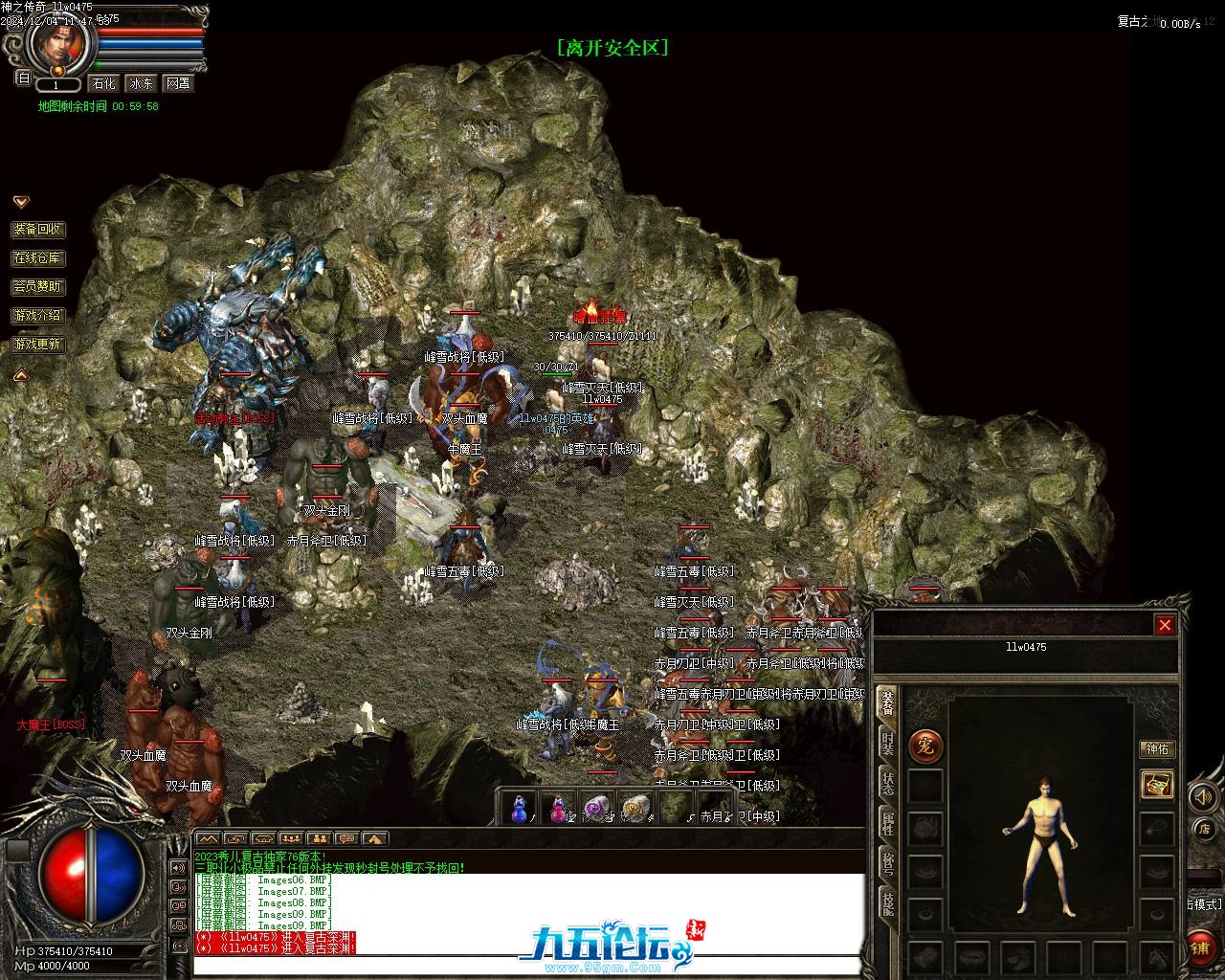This screenshot has height=980, width=1225.
Task: Select 会员赞助 member sponsorship
Action: tap(38, 286)
